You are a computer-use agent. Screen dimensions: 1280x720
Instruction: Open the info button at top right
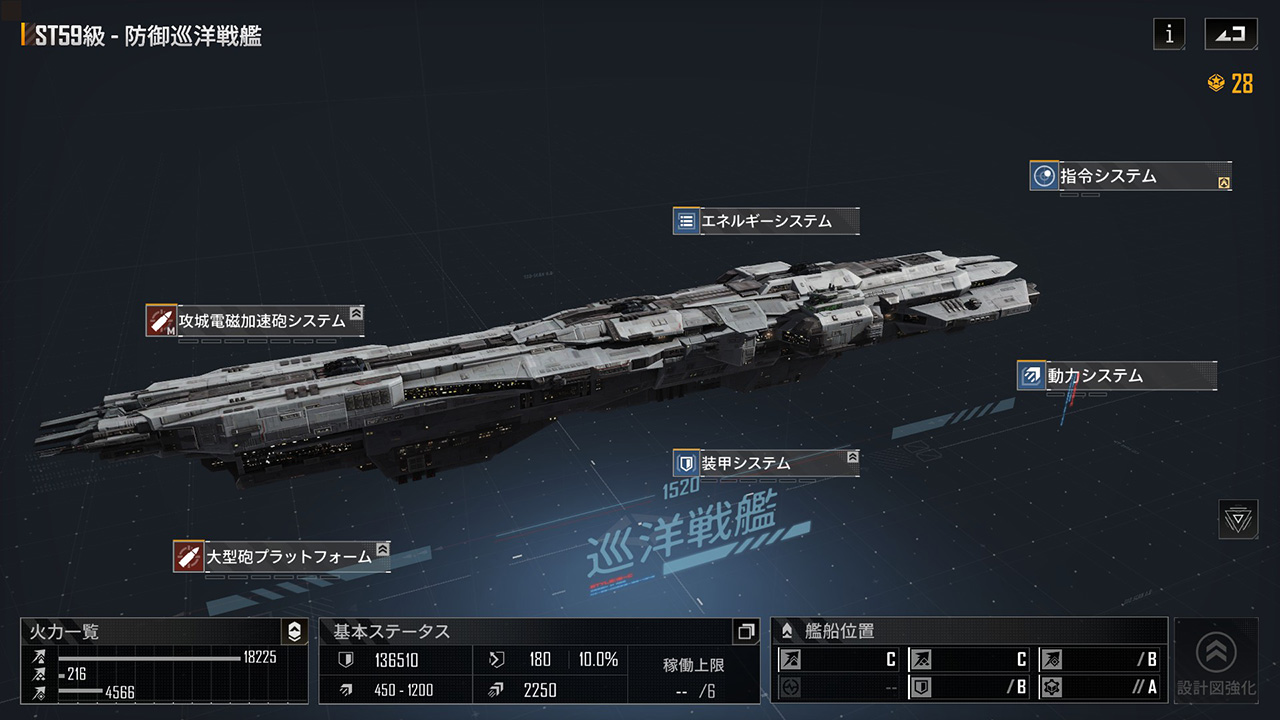[1168, 33]
